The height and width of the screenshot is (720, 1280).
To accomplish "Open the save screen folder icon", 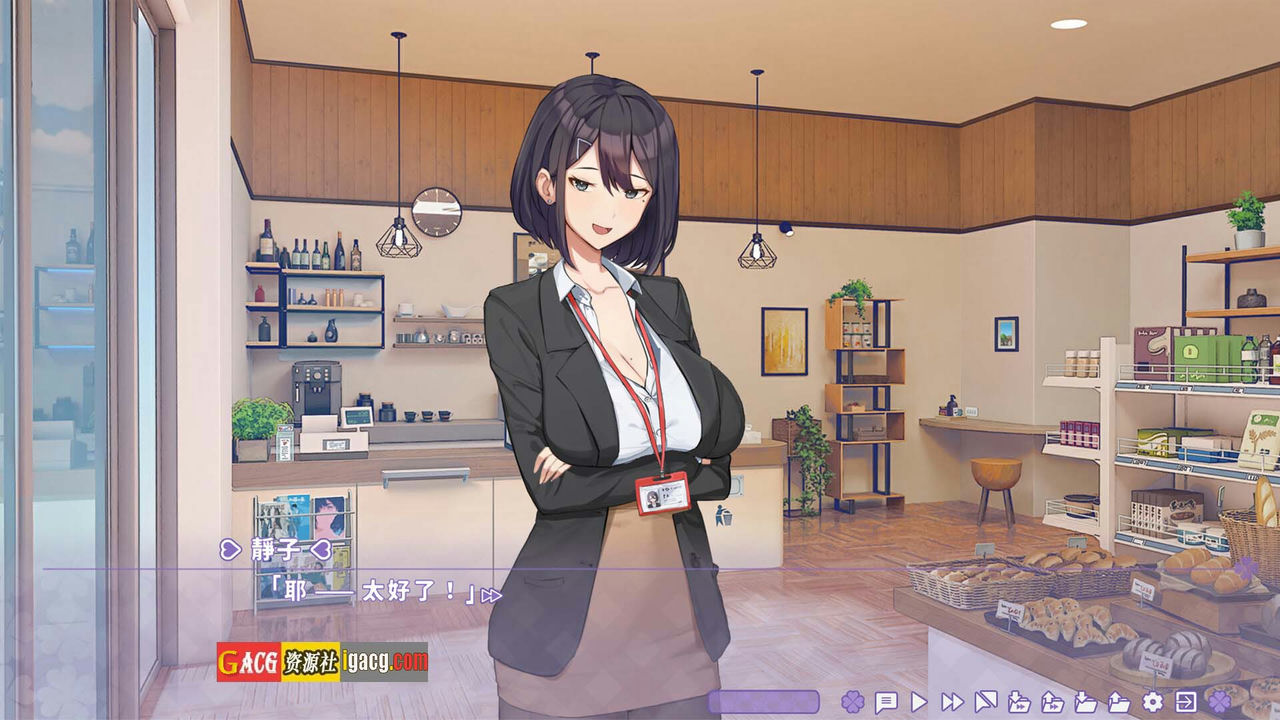I will (1085, 703).
